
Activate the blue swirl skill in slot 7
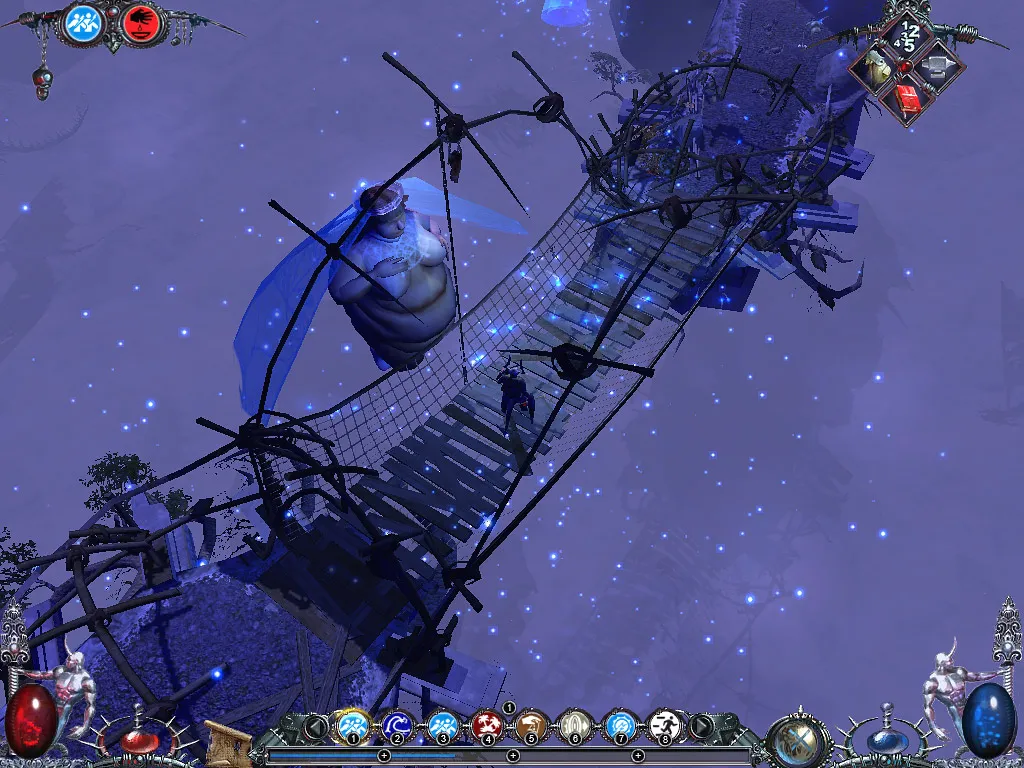[620, 725]
